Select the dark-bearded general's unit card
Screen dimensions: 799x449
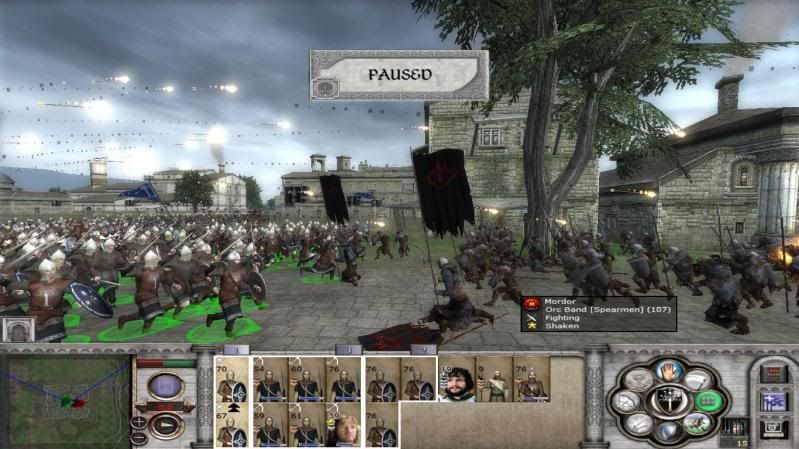[457, 379]
